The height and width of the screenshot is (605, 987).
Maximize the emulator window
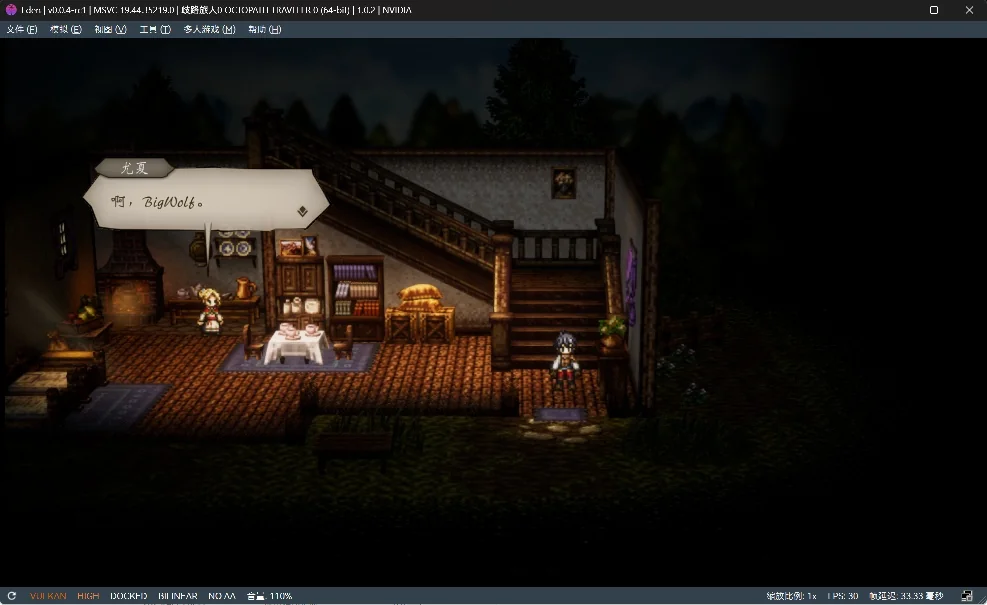point(934,10)
